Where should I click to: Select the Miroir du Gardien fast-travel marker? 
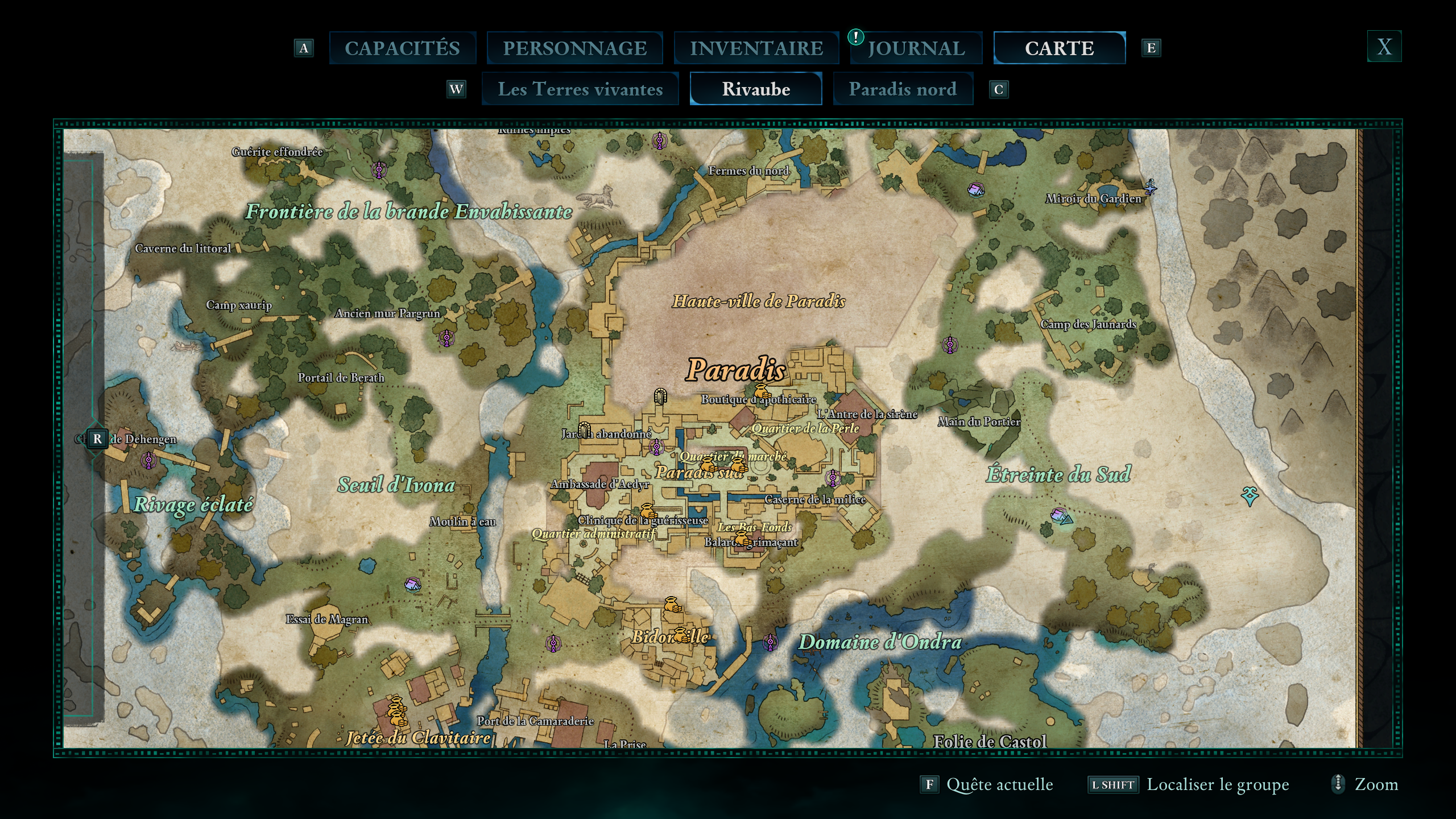tap(1150, 187)
